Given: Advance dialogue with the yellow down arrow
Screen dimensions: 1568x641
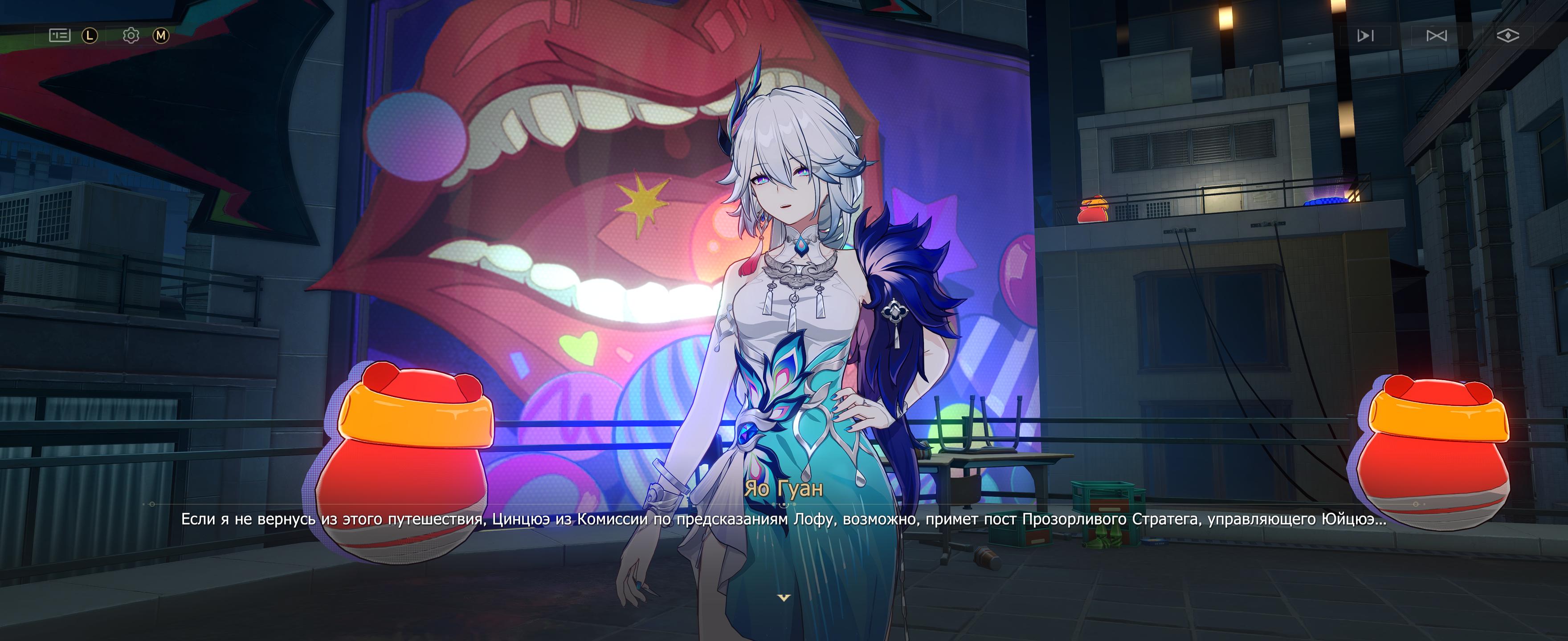Looking at the screenshot, I should pos(784,598).
